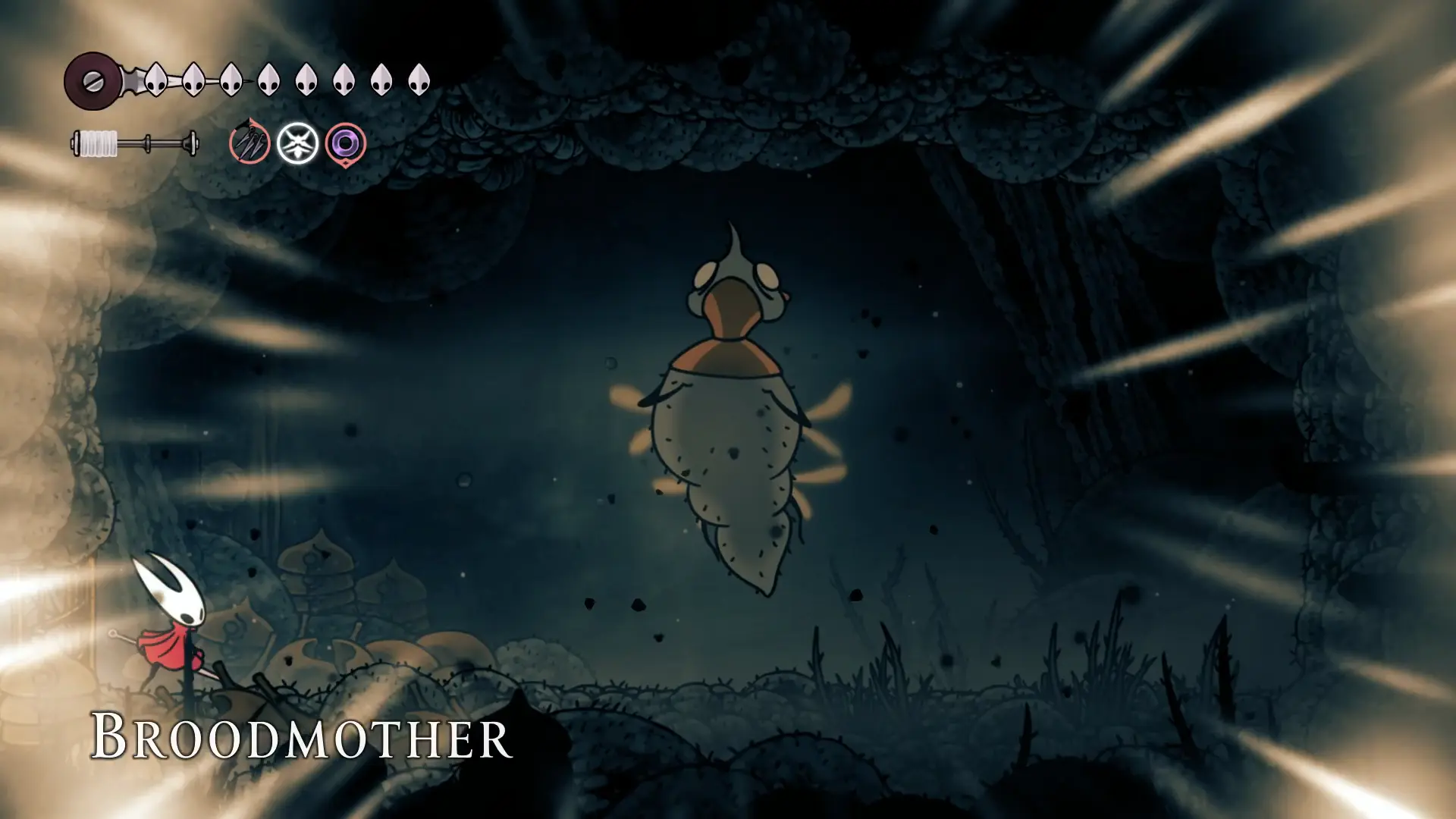This screenshot has width=1456, height=819.
Task: Select the throwing needles tool icon
Action: coord(249,142)
